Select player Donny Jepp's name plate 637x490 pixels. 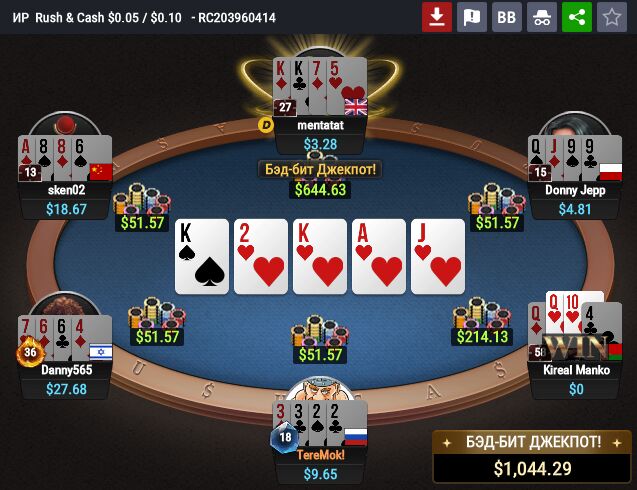575,190
